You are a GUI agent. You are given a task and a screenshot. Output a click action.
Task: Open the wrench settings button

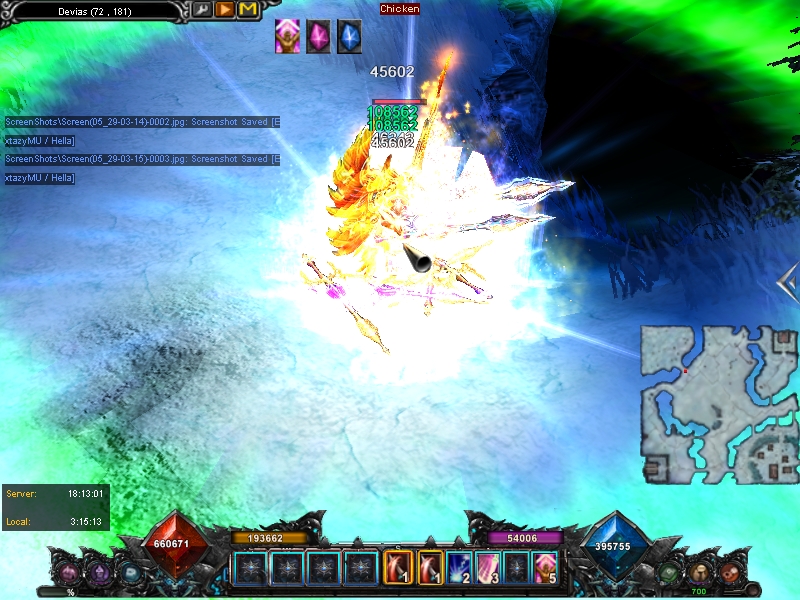203,10
